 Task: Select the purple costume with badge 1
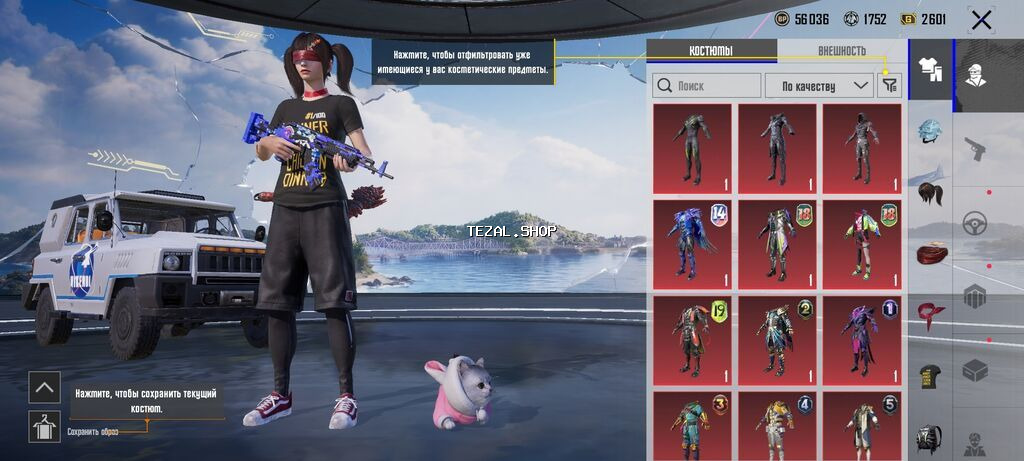pyautogui.click(x=861, y=340)
